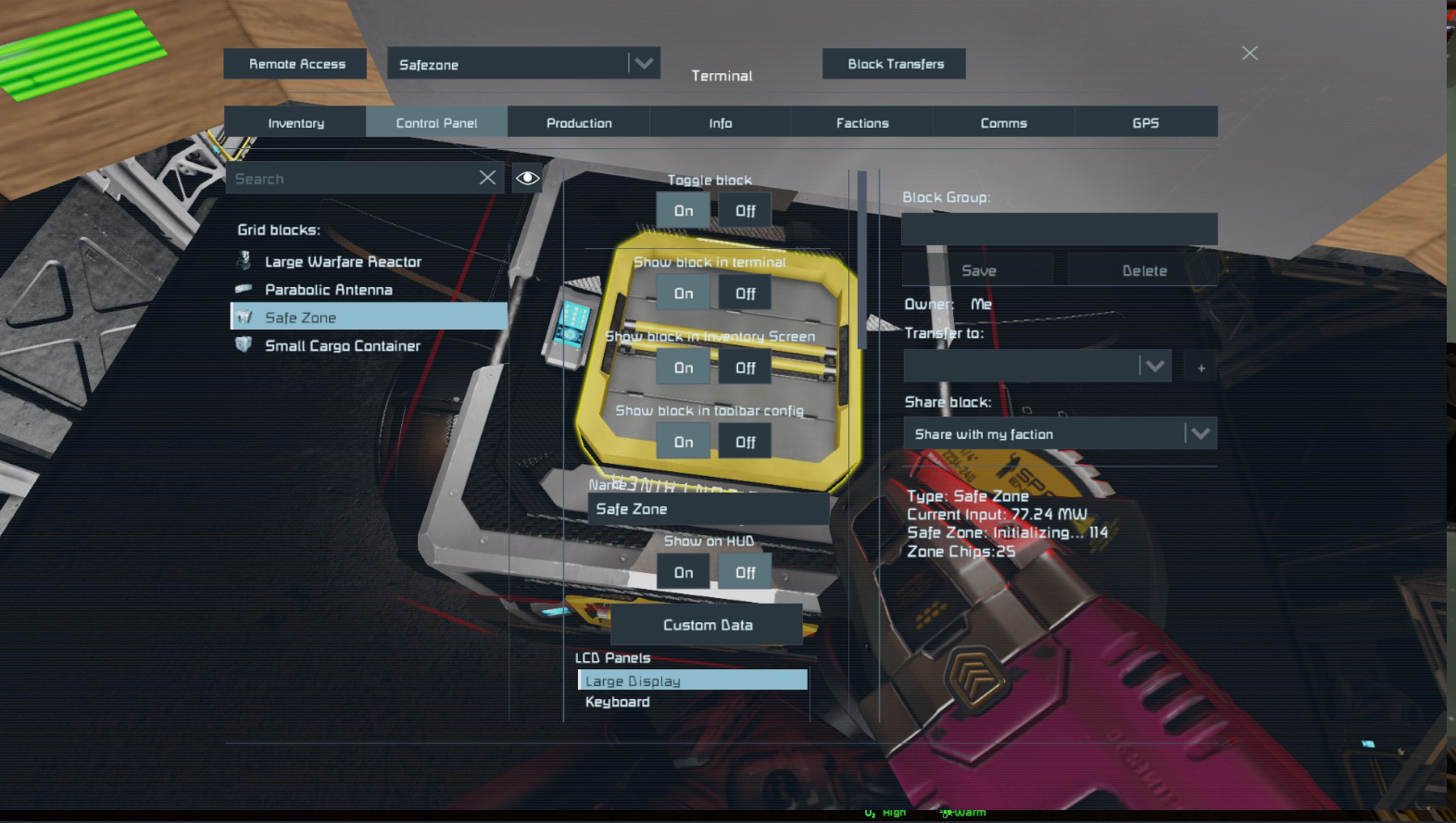
Task: Open the Custom Data editor
Action: click(x=708, y=625)
